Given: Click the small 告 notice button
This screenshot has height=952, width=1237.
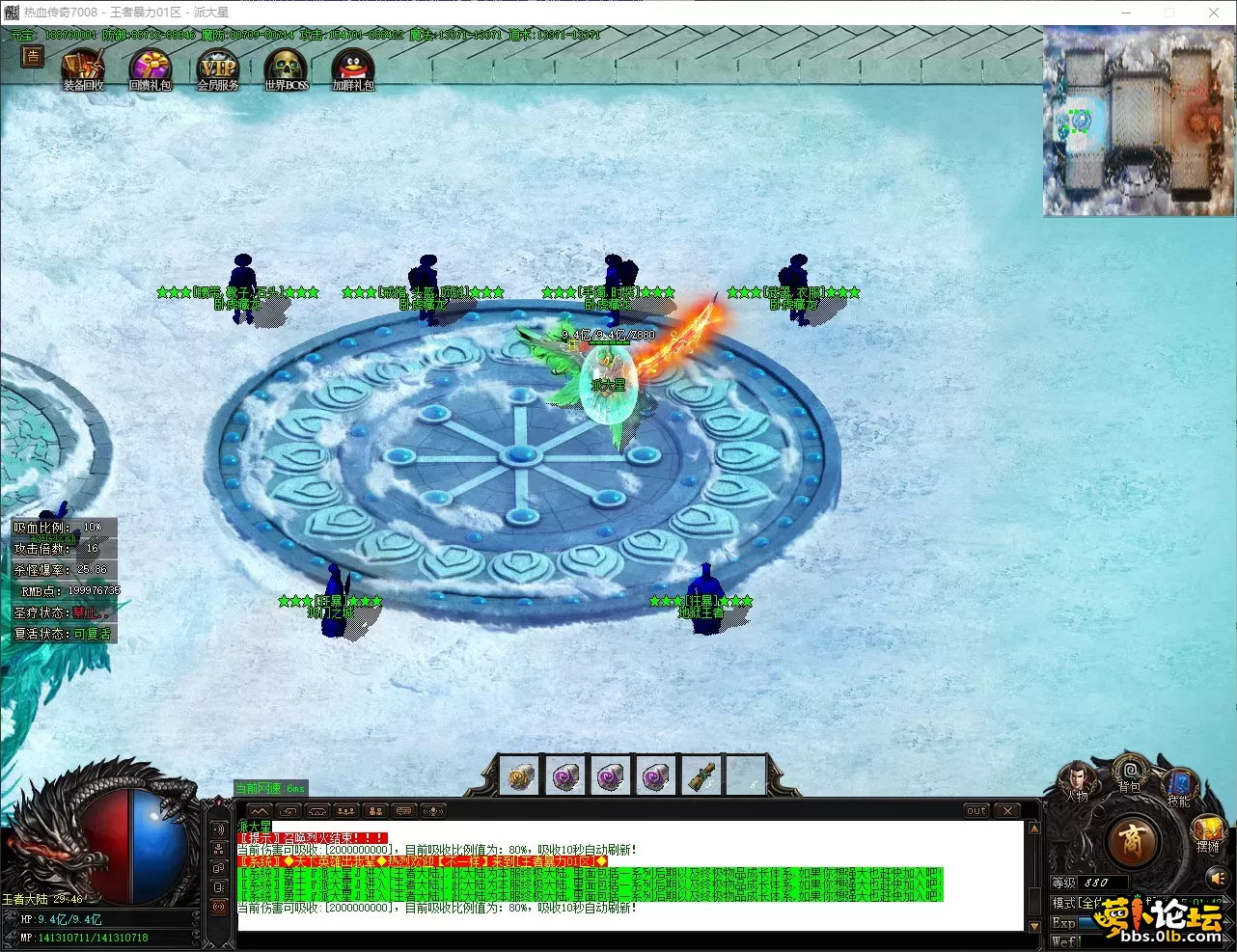Looking at the screenshot, I should coord(33,57).
